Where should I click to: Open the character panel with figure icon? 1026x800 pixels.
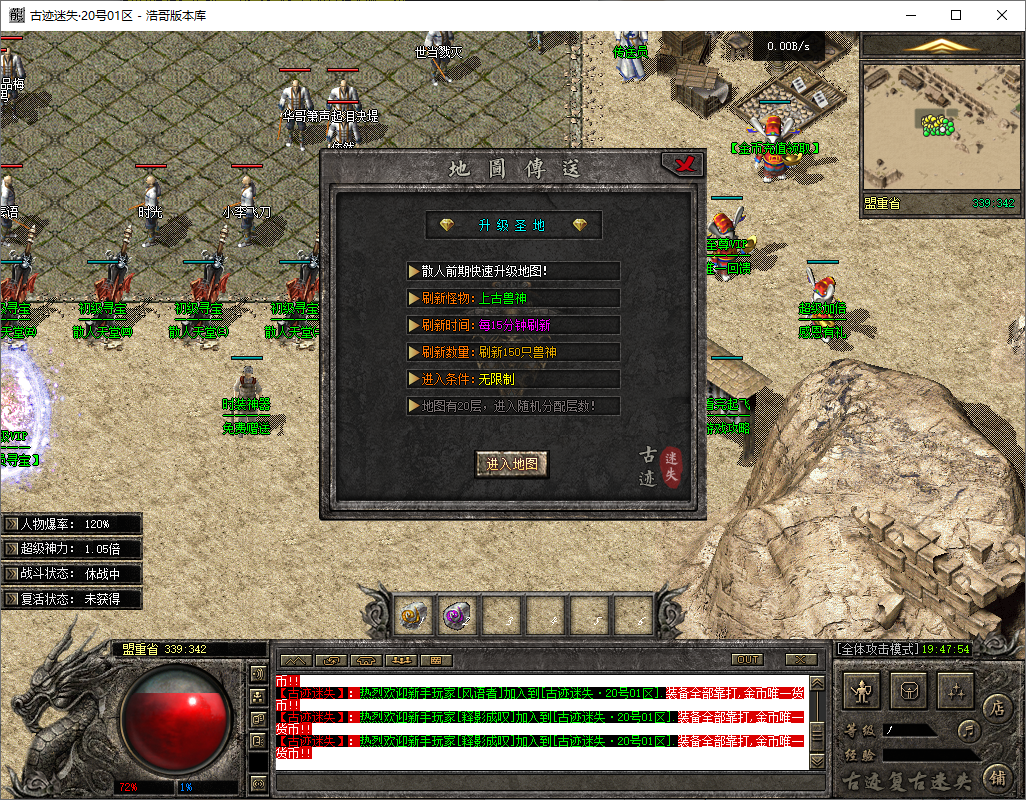(x=863, y=691)
